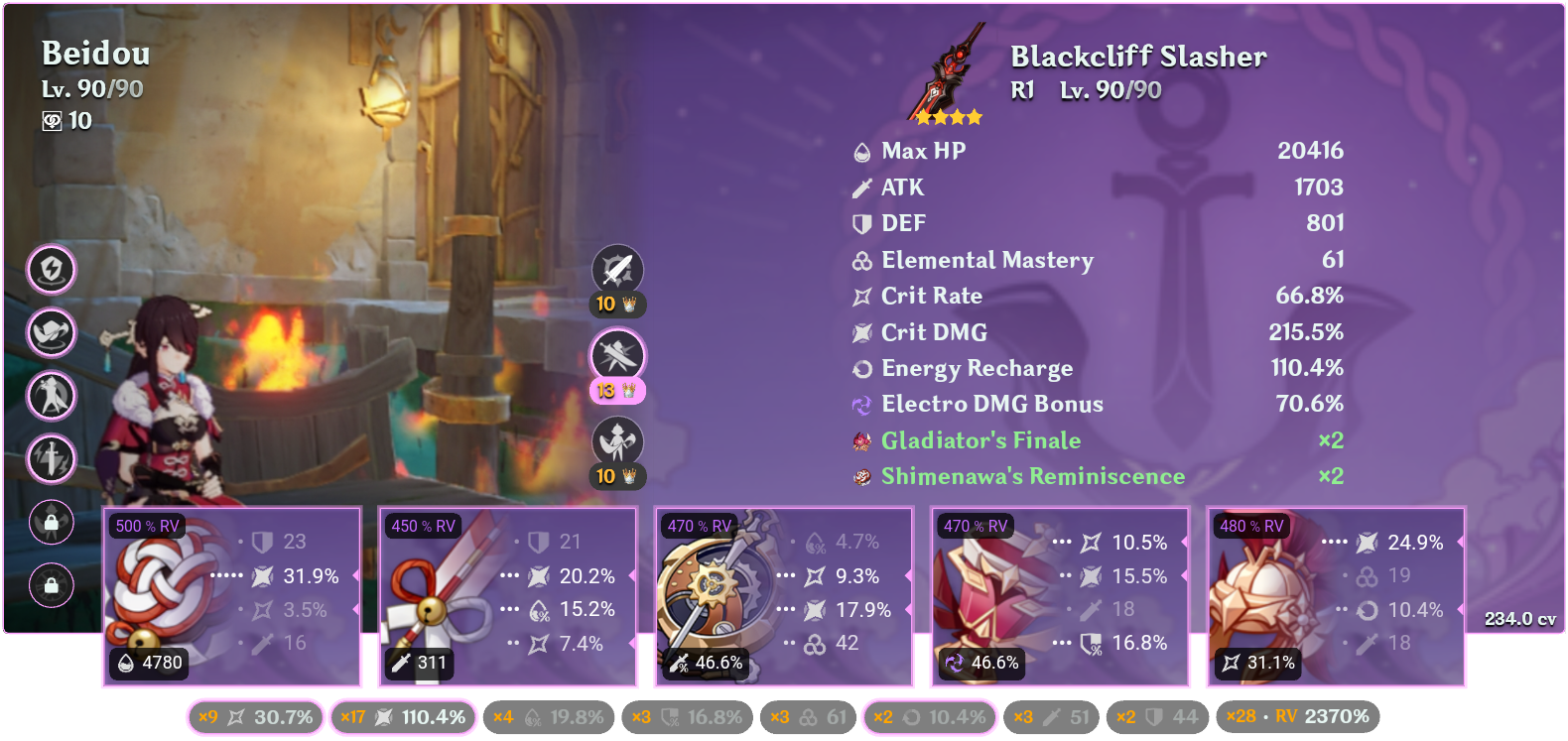1568x741 pixels.
Task: Select the Beidou character name header
Action: [x=94, y=55]
